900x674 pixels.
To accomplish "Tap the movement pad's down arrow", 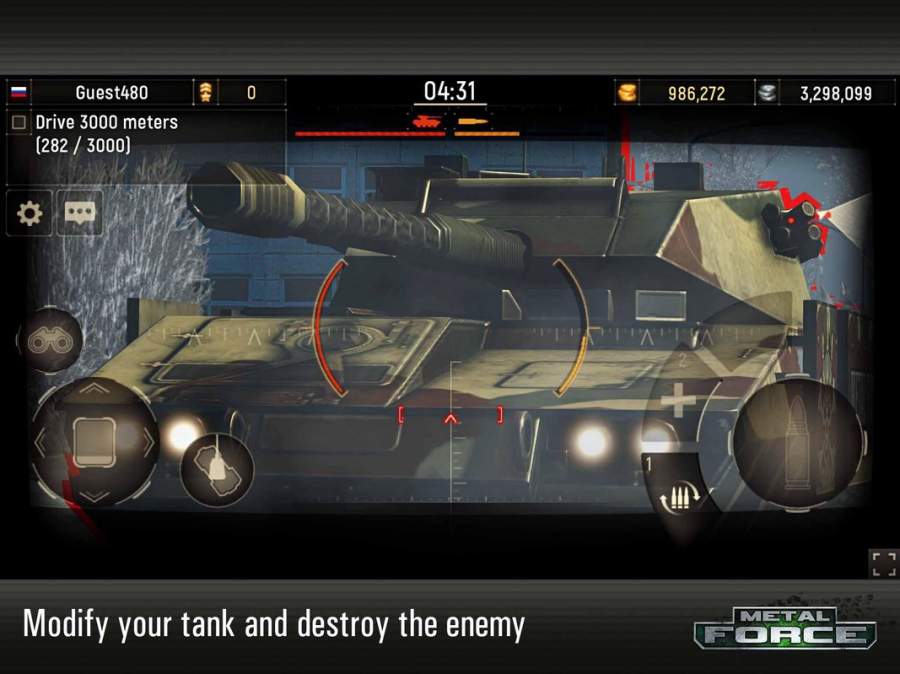I will [x=94, y=494].
